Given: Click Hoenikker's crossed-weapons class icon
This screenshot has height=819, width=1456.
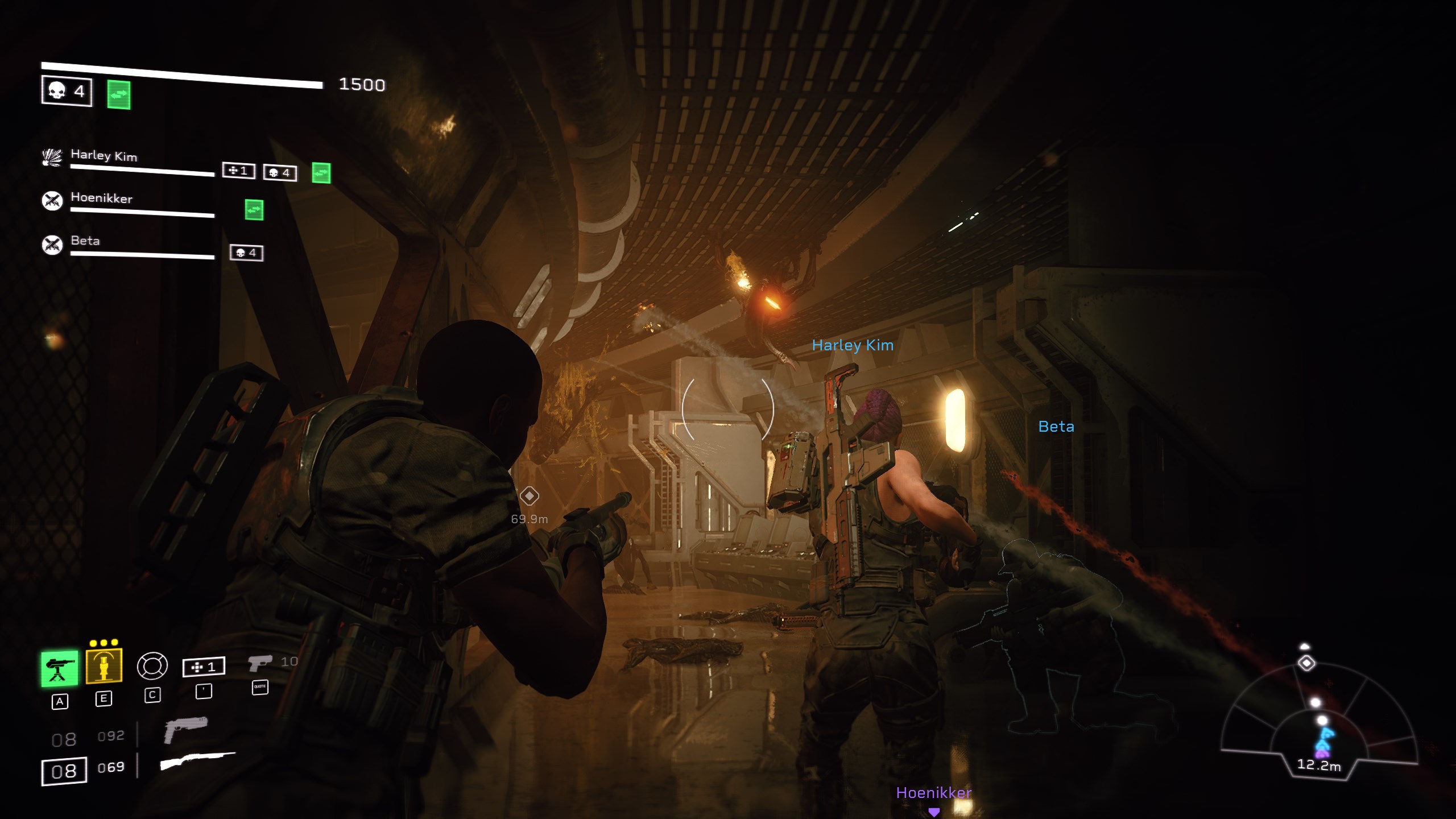Looking at the screenshot, I should pos(52,200).
